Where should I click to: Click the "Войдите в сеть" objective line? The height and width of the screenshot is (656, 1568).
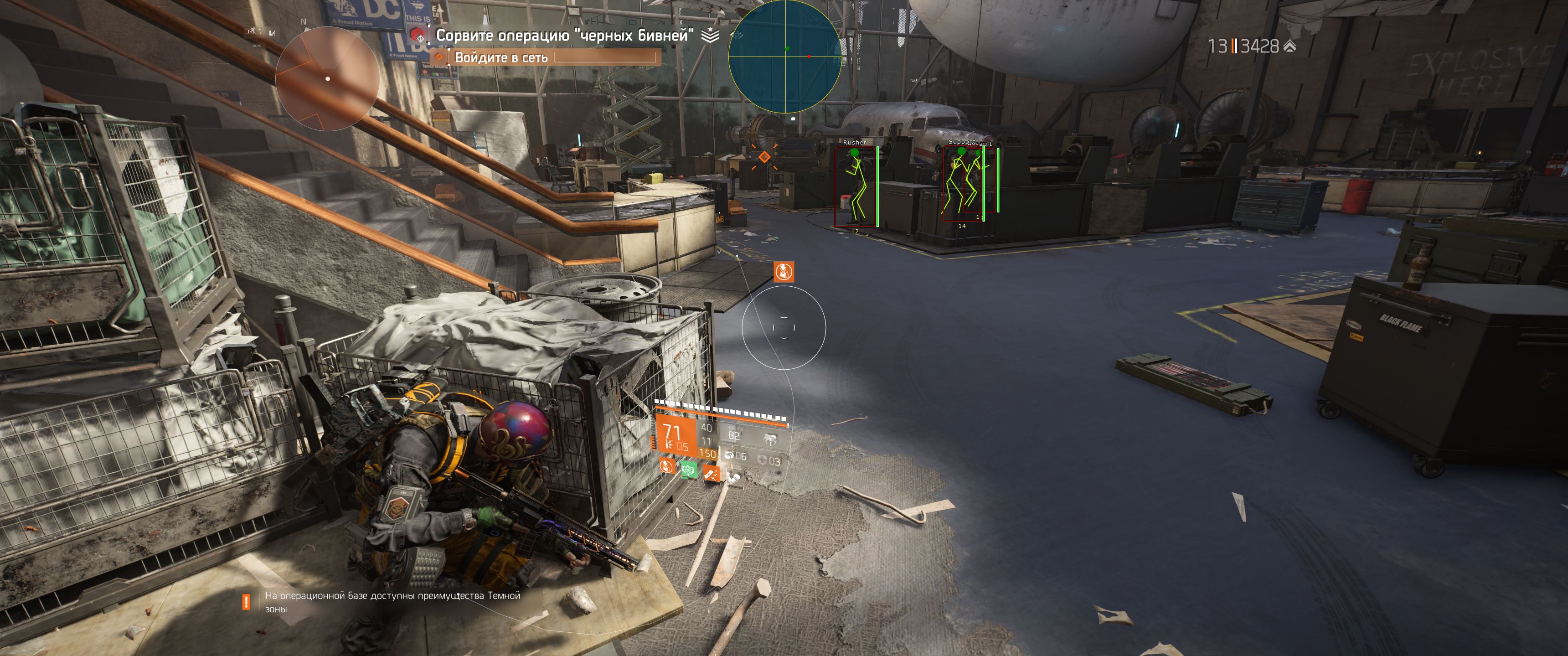(501, 57)
